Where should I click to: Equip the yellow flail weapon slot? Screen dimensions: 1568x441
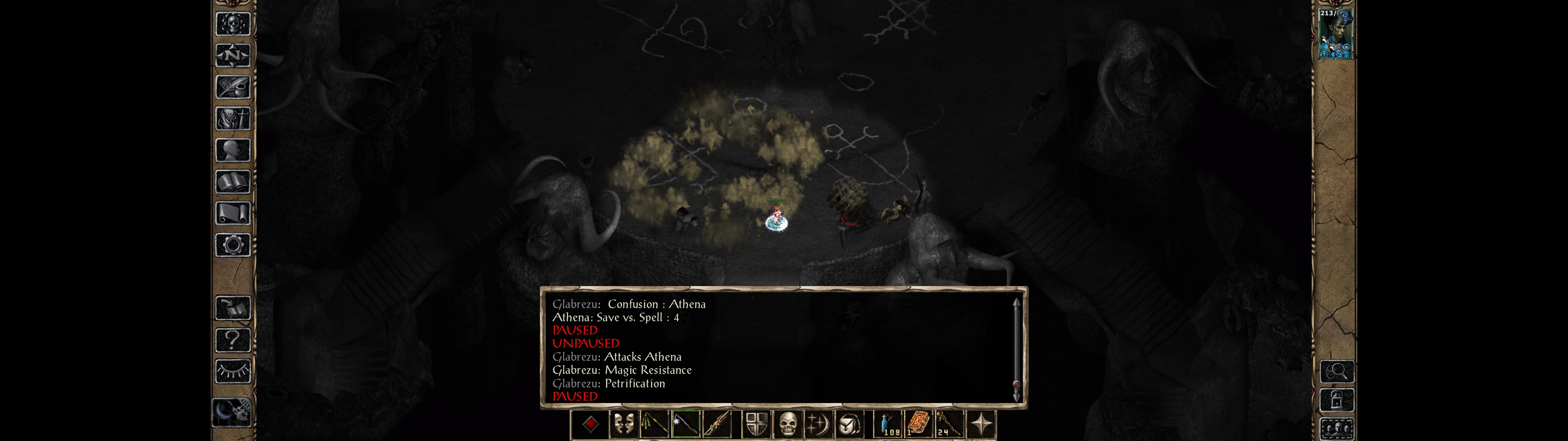click(x=655, y=424)
